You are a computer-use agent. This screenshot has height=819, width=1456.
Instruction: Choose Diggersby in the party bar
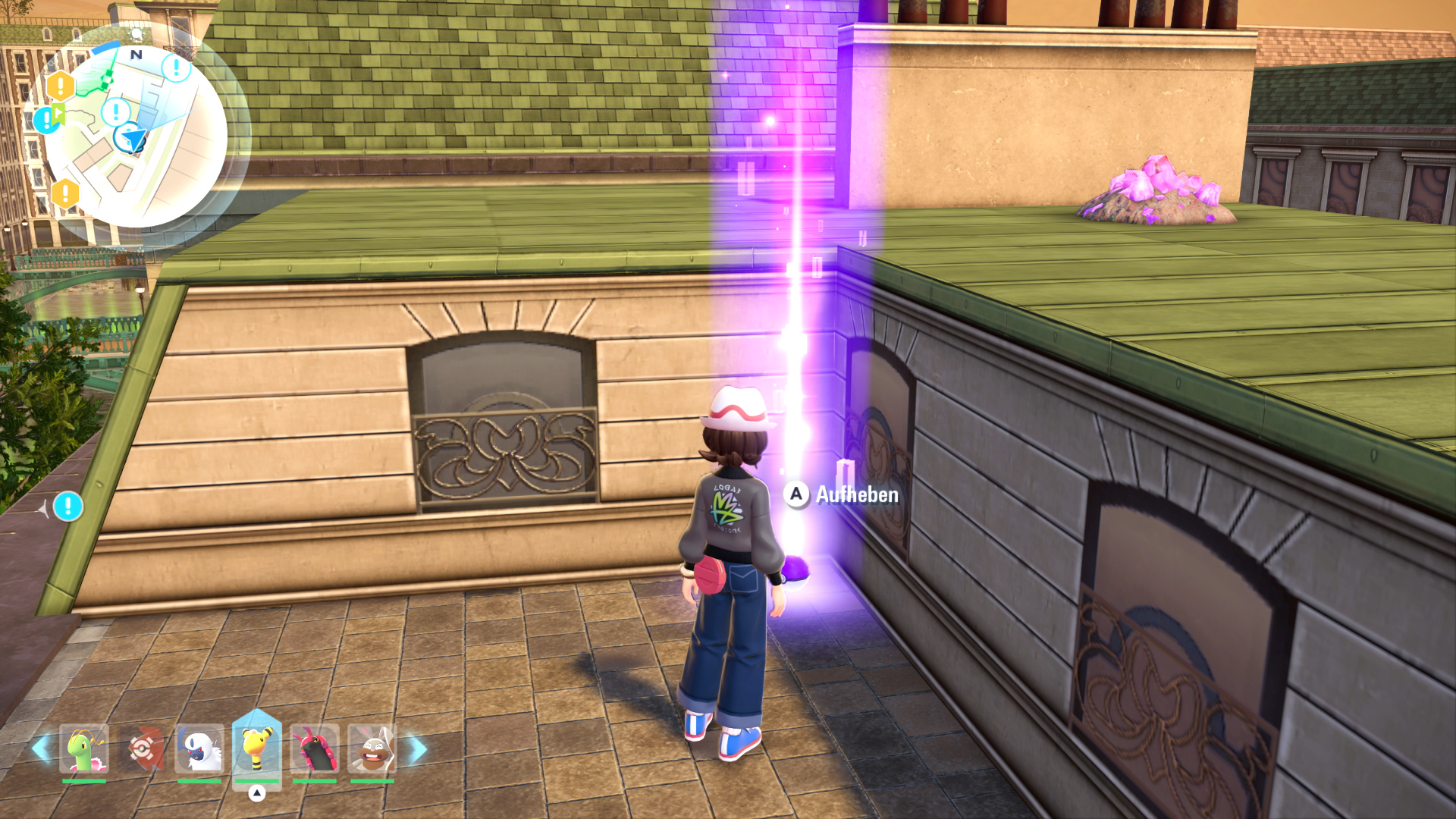click(372, 749)
